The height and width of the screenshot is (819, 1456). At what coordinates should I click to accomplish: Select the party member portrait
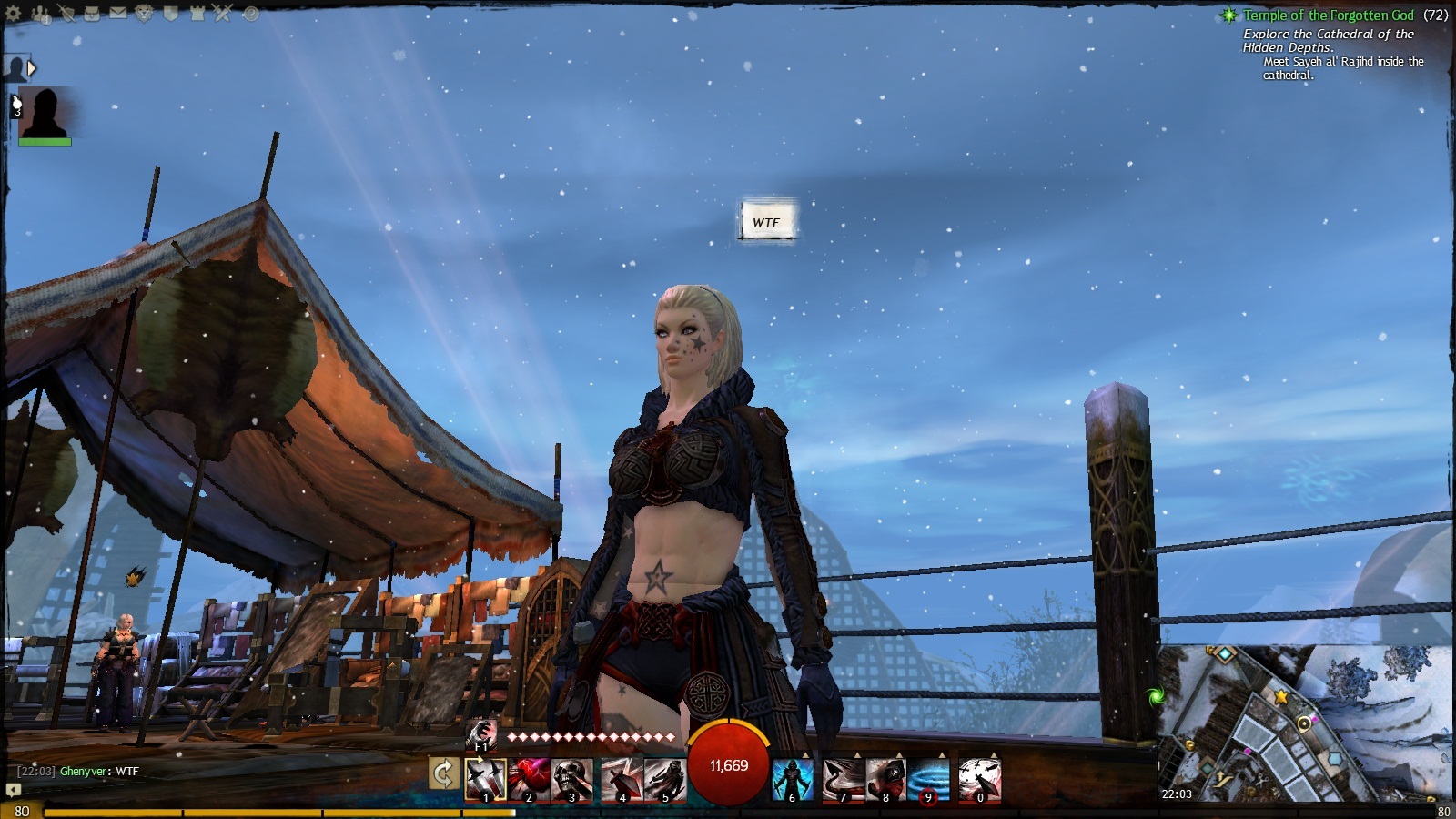point(44,113)
